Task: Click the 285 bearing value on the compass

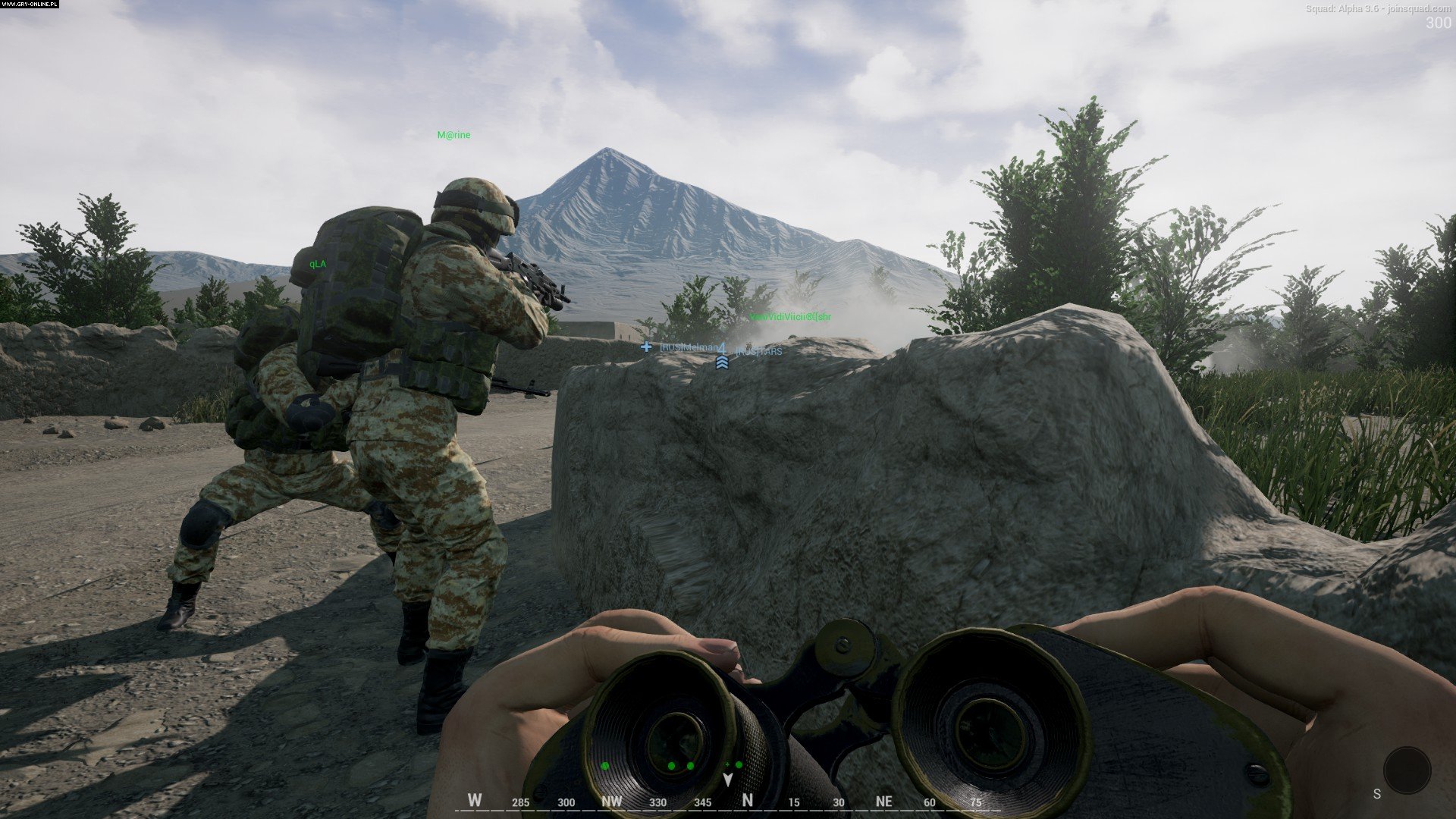Action: (x=521, y=800)
